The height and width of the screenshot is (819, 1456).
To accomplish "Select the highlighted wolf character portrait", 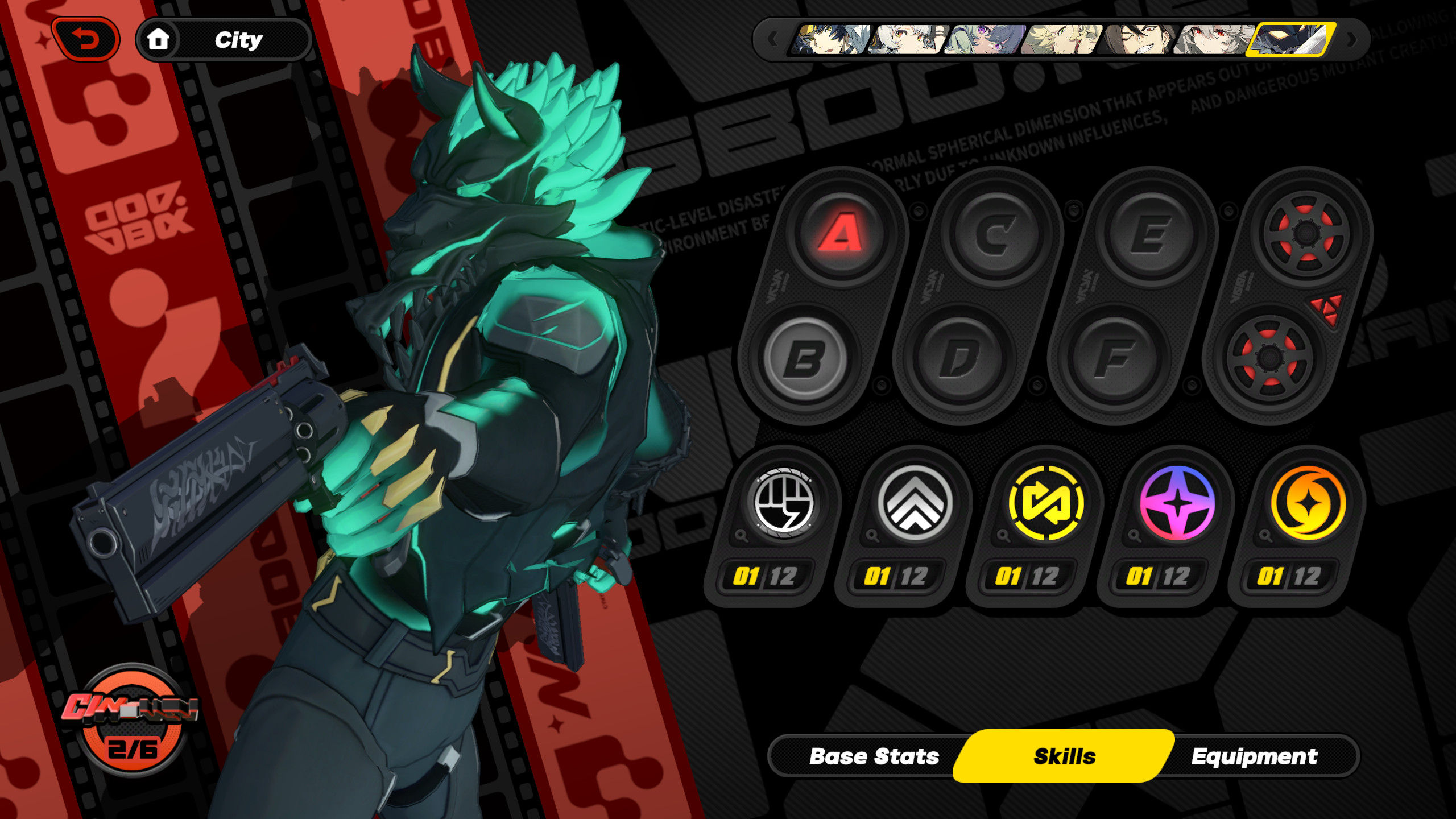I will click(x=1291, y=40).
